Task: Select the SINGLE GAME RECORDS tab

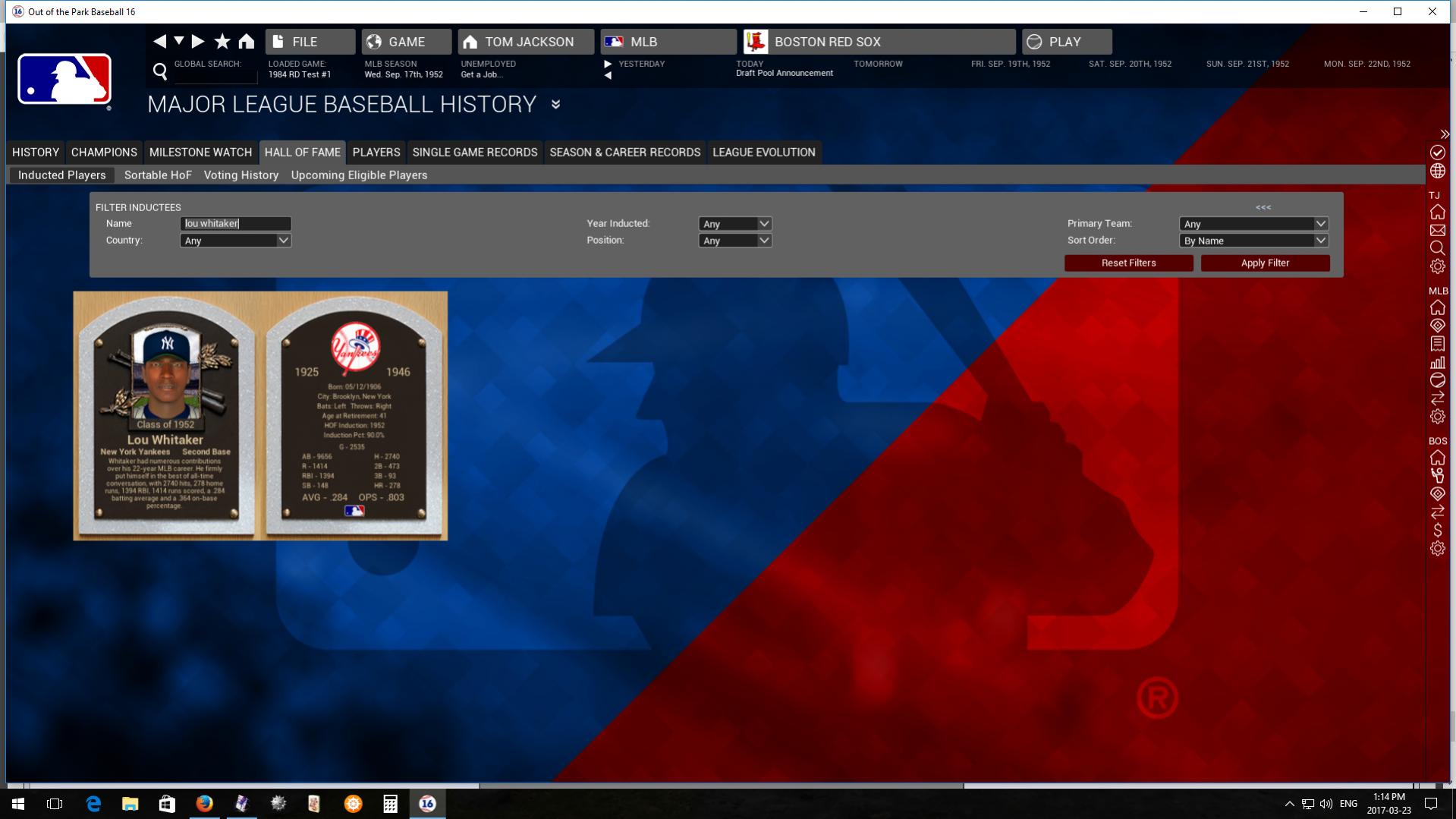Action: pos(475,153)
